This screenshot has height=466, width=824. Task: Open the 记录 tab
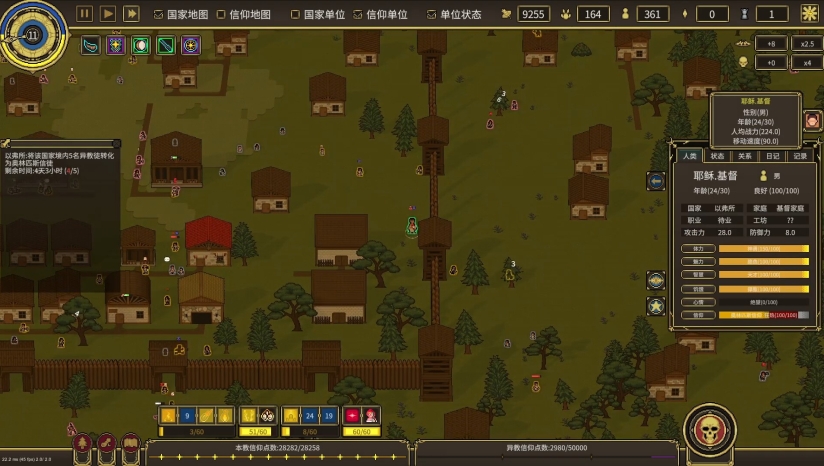click(x=800, y=156)
